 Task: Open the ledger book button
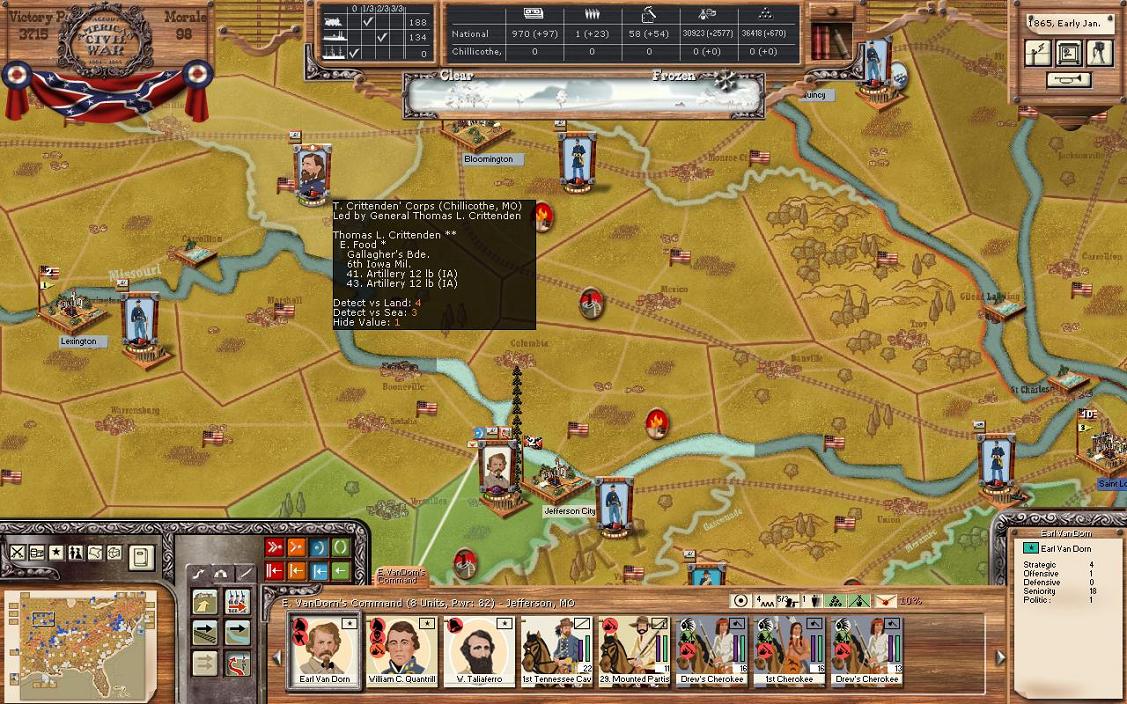(141, 556)
